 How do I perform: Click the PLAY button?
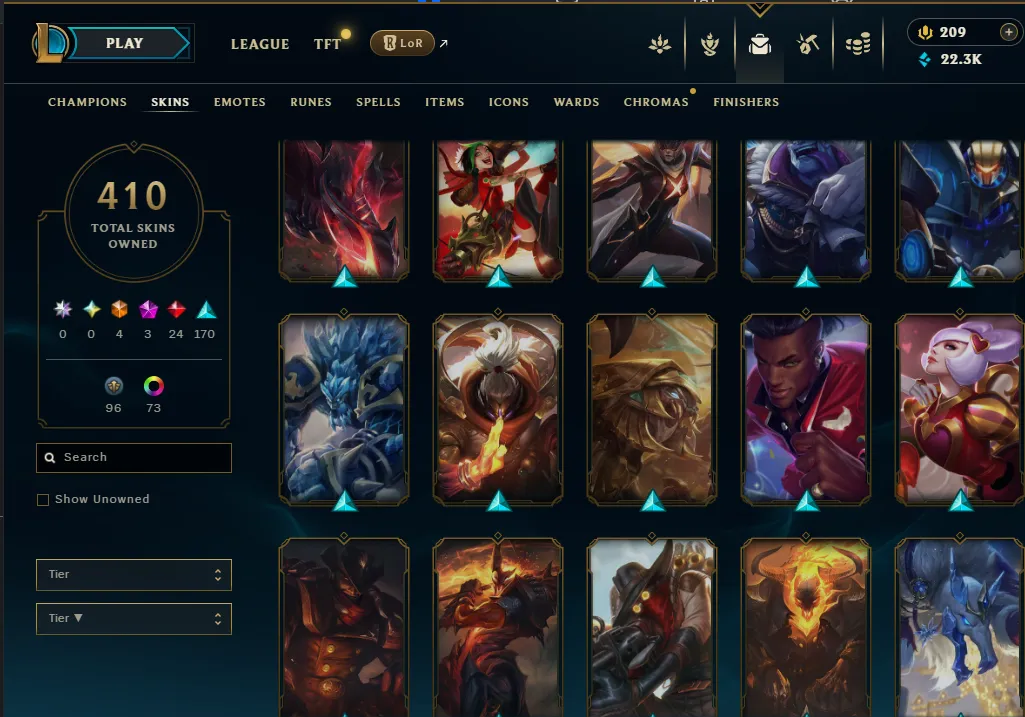pos(124,44)
